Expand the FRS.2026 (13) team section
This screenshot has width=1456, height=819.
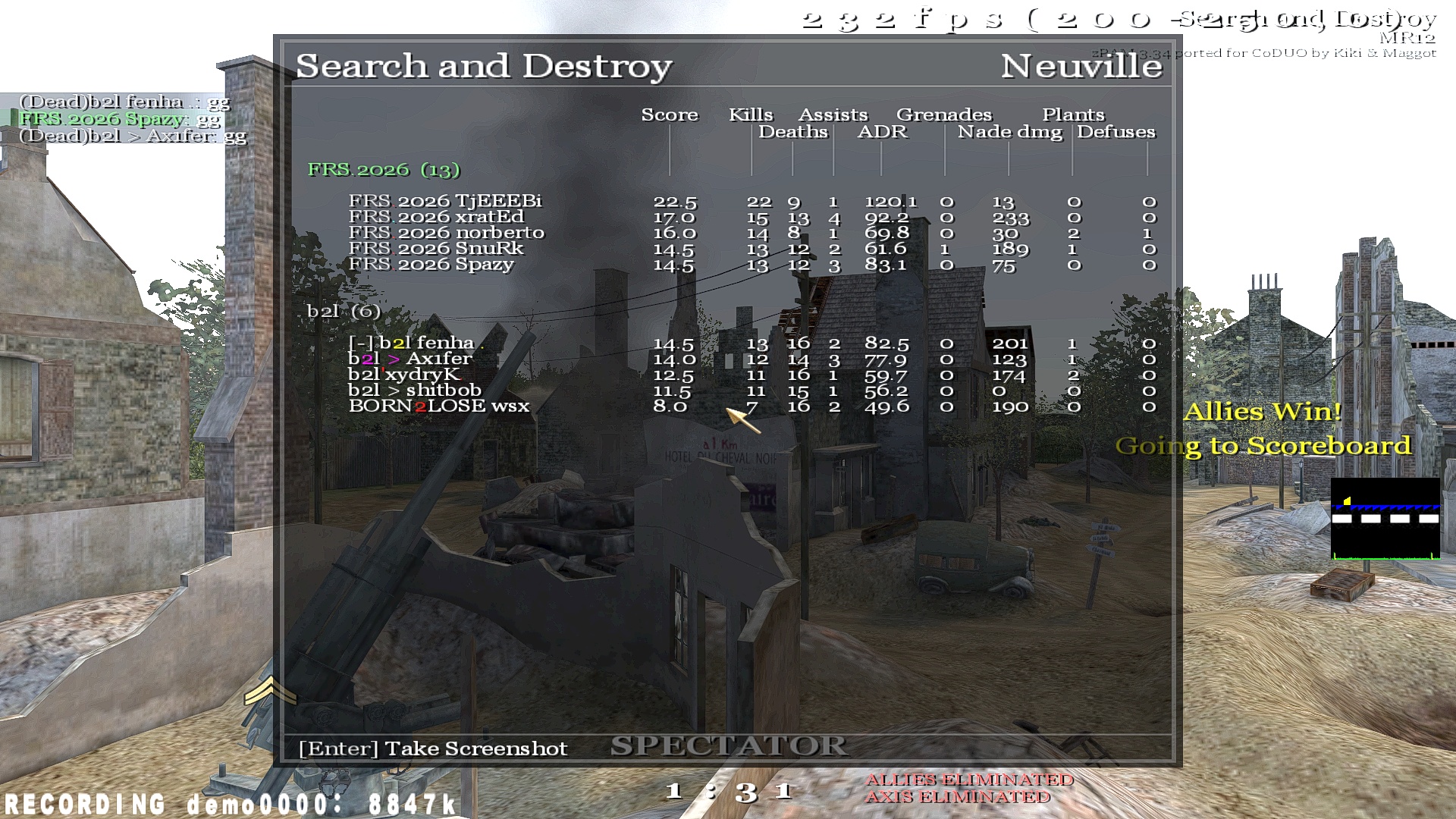[383, 171]
